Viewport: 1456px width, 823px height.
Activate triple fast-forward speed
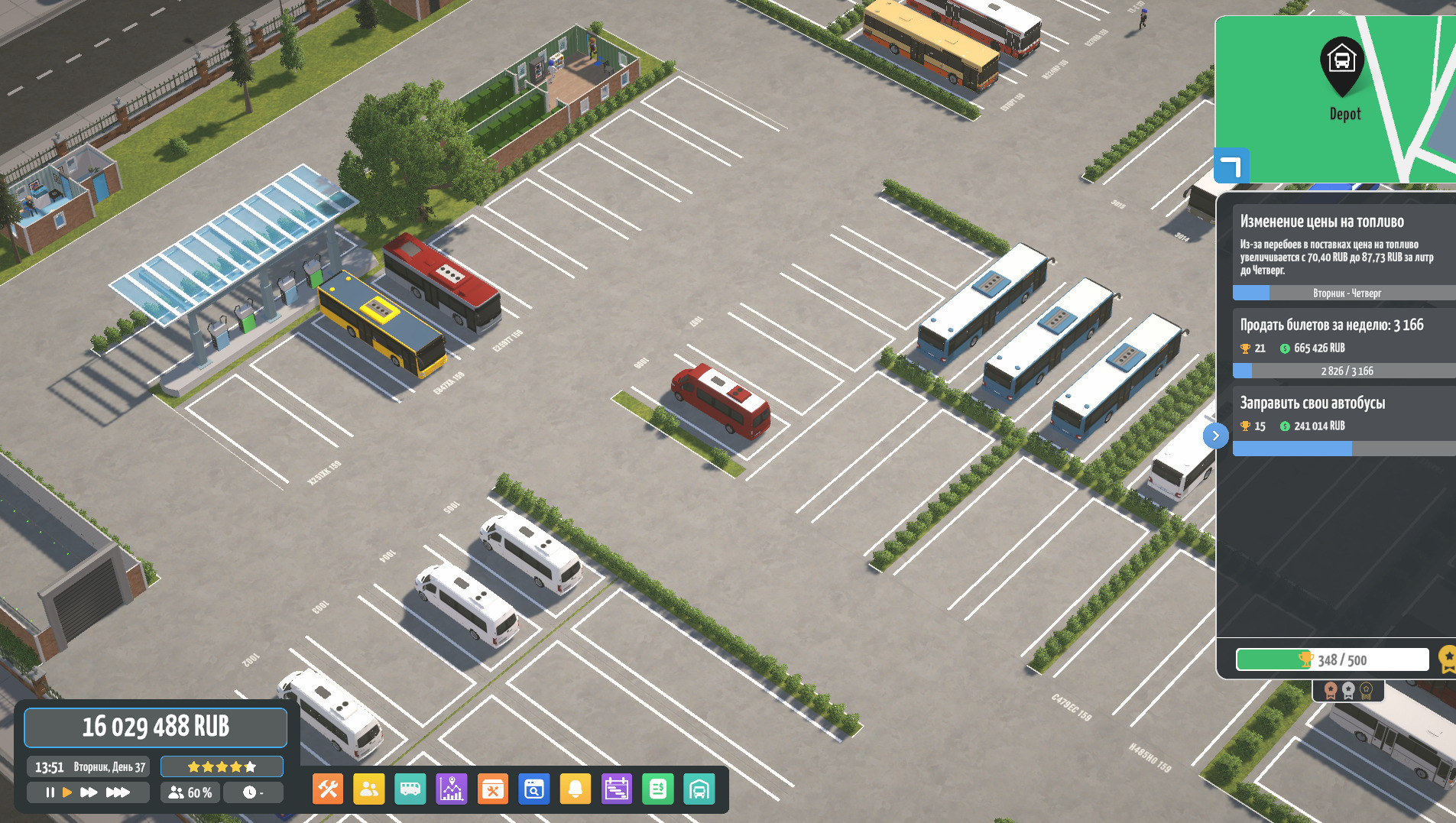tap(117, 792)
